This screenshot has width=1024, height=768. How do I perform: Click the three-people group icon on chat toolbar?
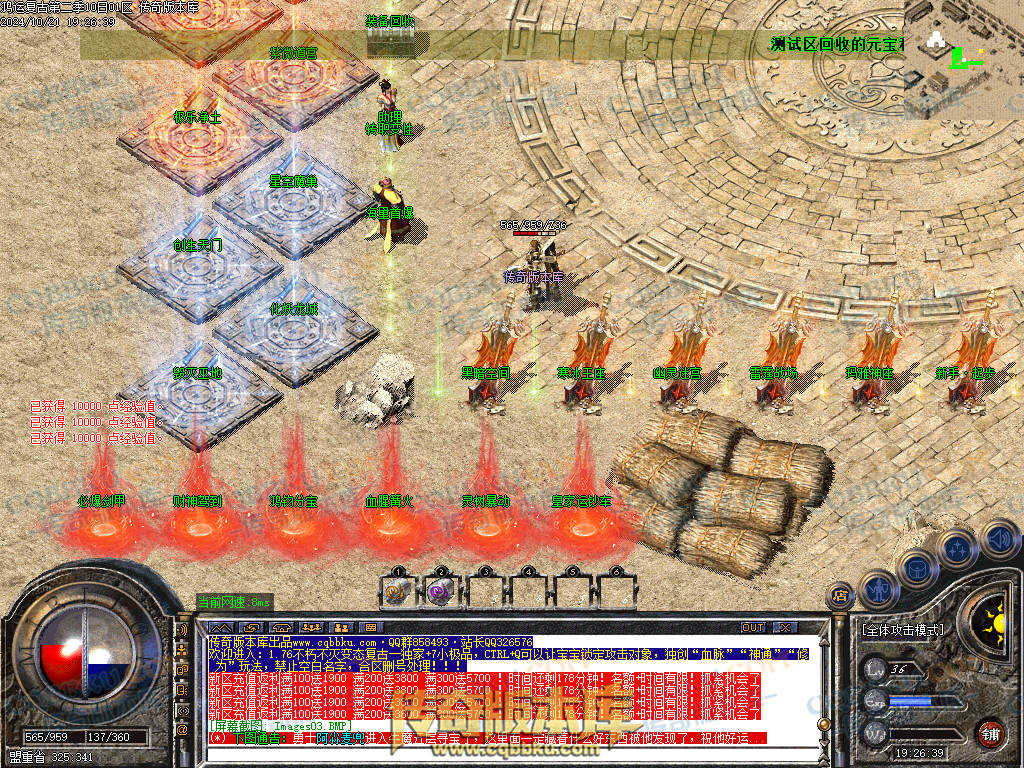(x=309, y=627)
